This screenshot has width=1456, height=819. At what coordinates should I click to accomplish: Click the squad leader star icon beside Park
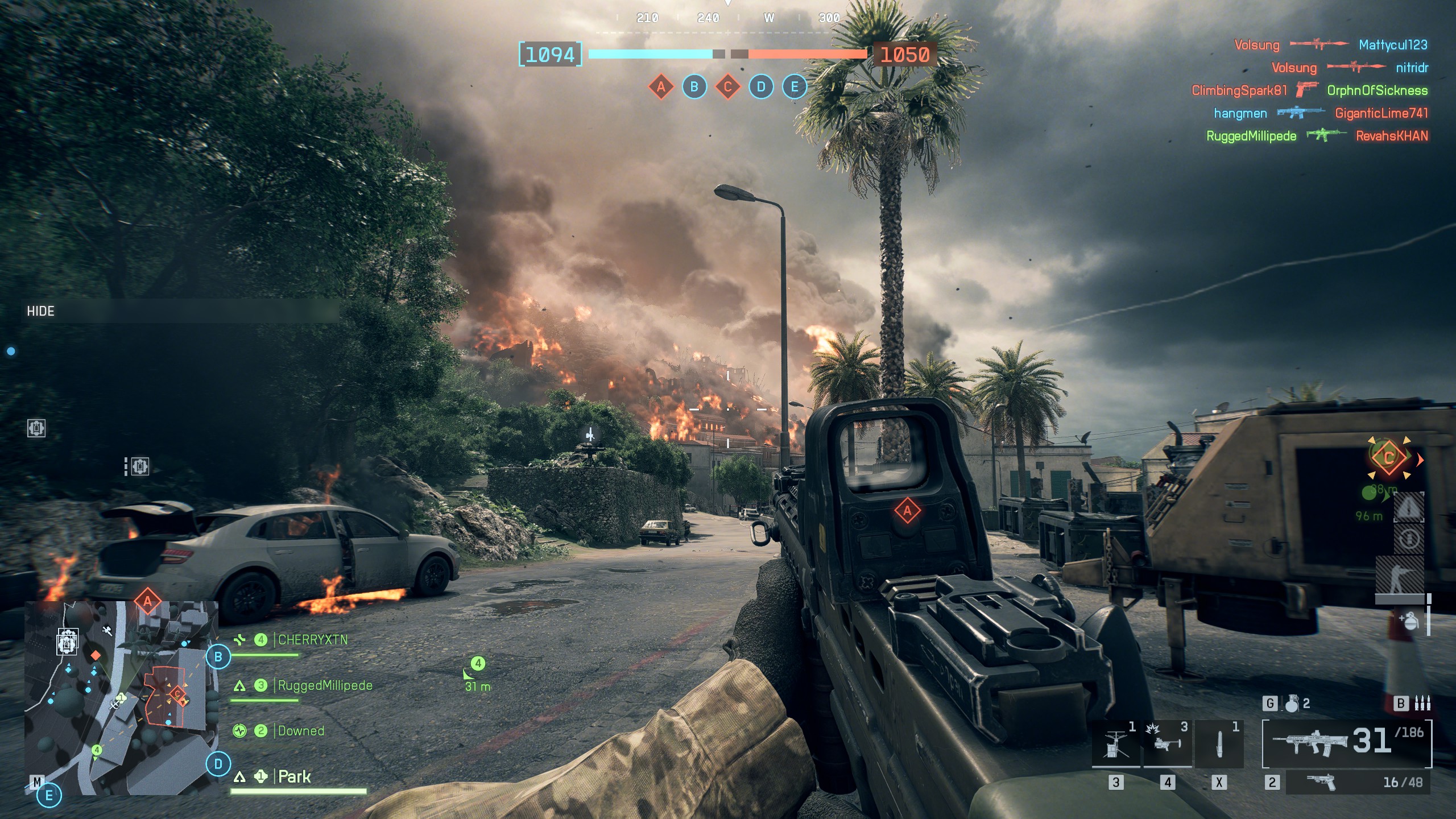[x=260, y=777]
